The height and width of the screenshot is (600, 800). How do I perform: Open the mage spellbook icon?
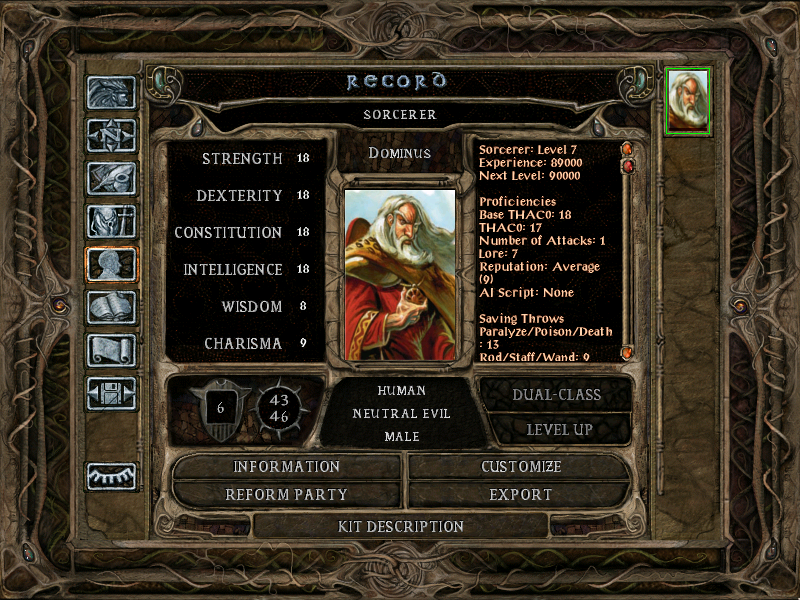[111, 307]
